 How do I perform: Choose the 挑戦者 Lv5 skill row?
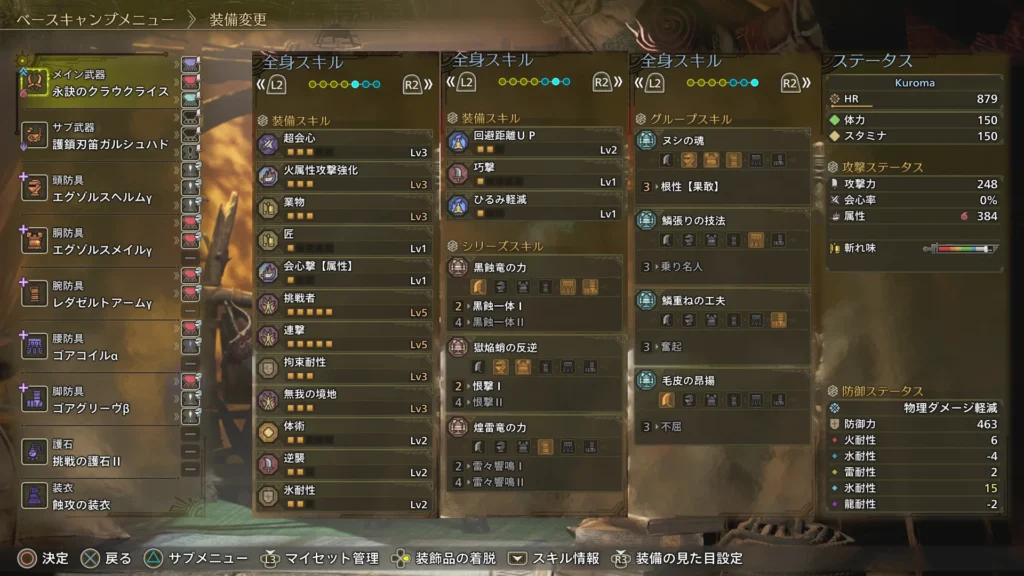[345, 304]
